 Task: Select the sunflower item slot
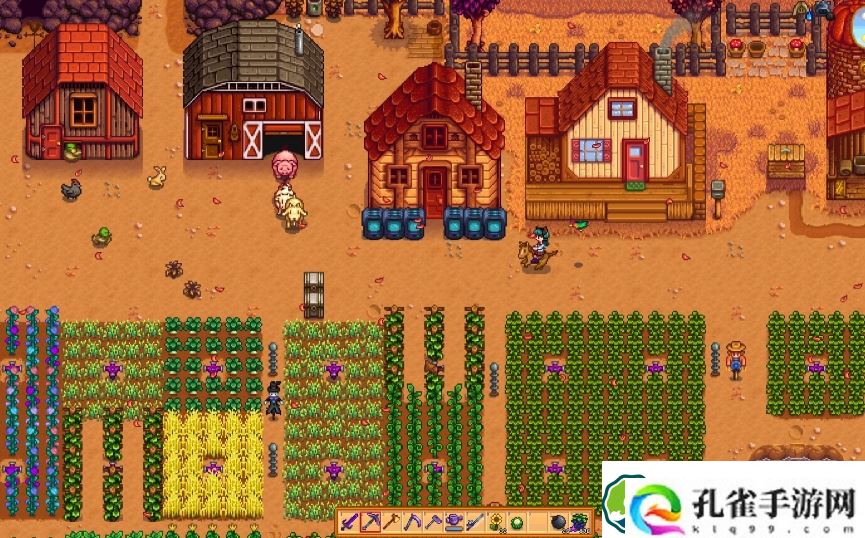[x=496, y=522]
